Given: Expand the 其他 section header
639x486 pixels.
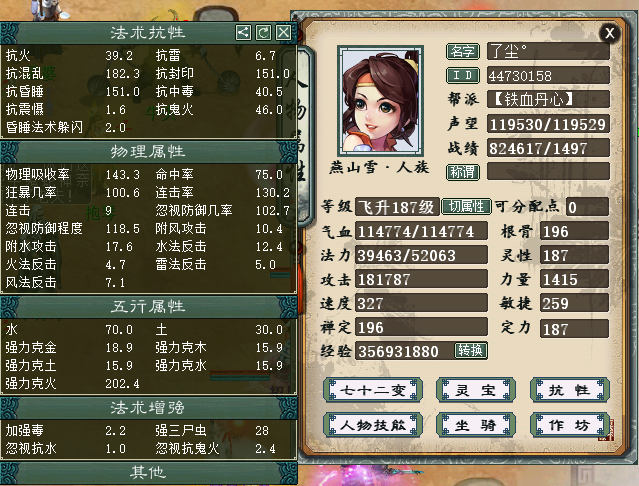Looking at the screenshot, I should pyautogui.click(x=148, y=471).
